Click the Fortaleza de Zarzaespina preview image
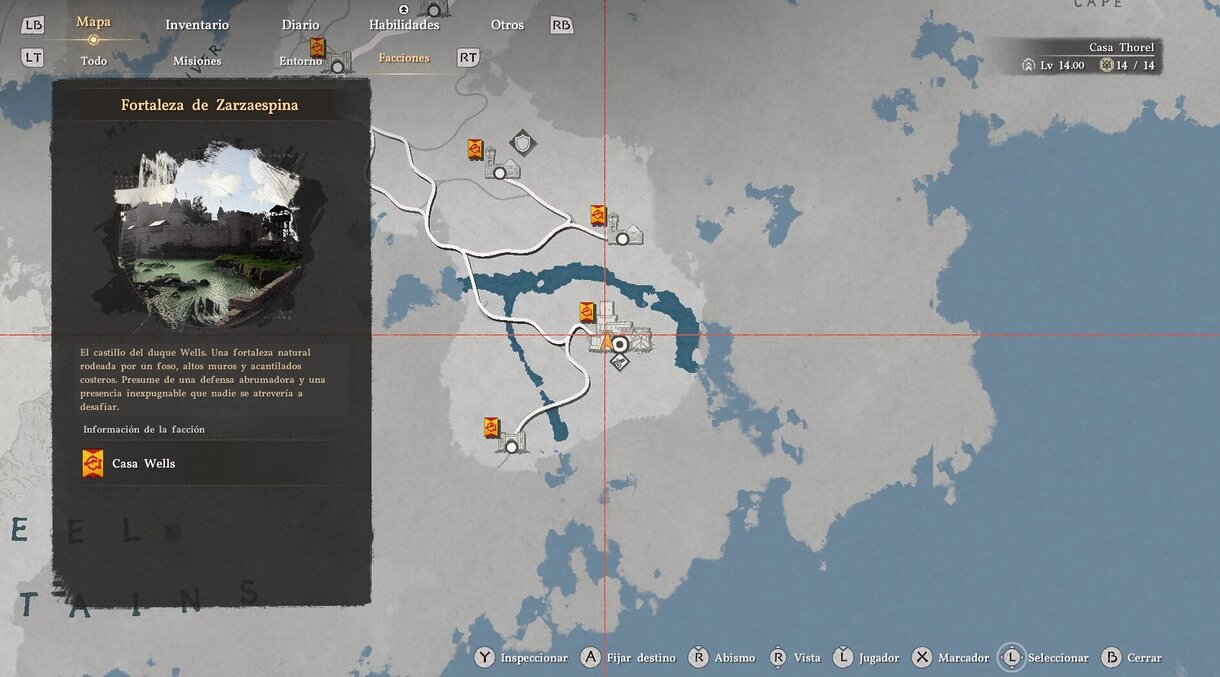 click(210, 237)
